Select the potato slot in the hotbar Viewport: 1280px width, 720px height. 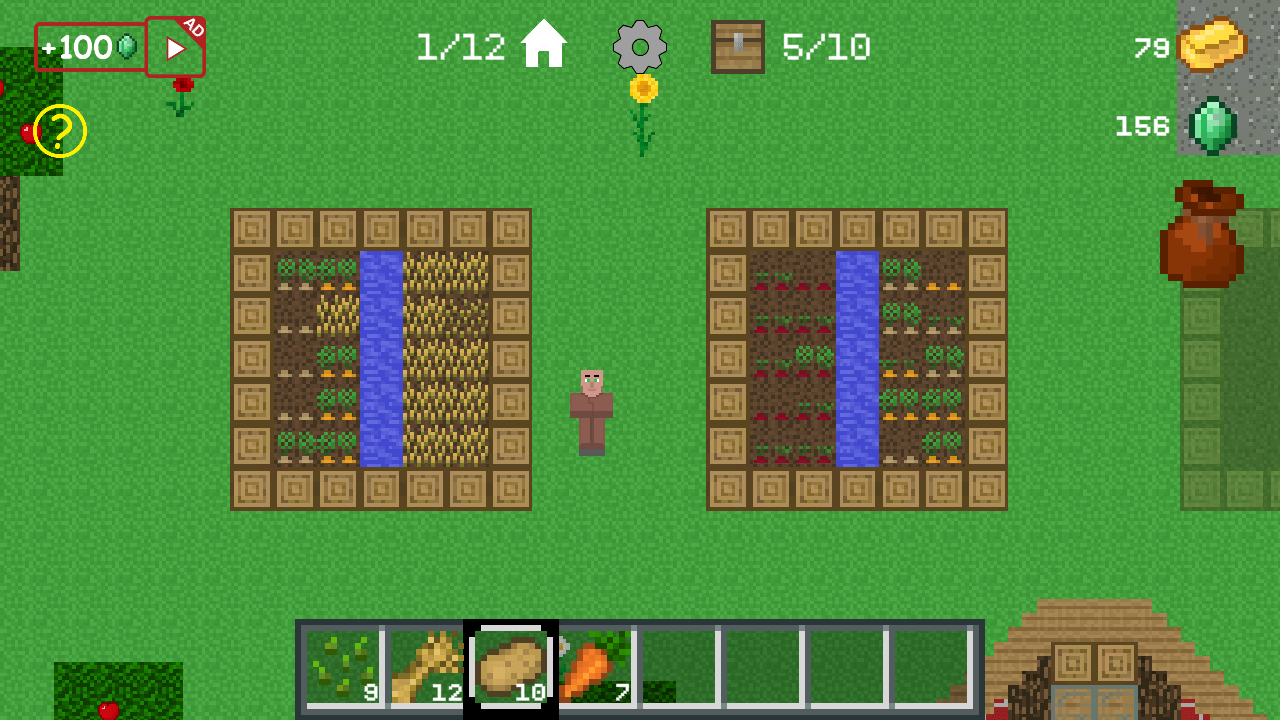pos(512,665)
